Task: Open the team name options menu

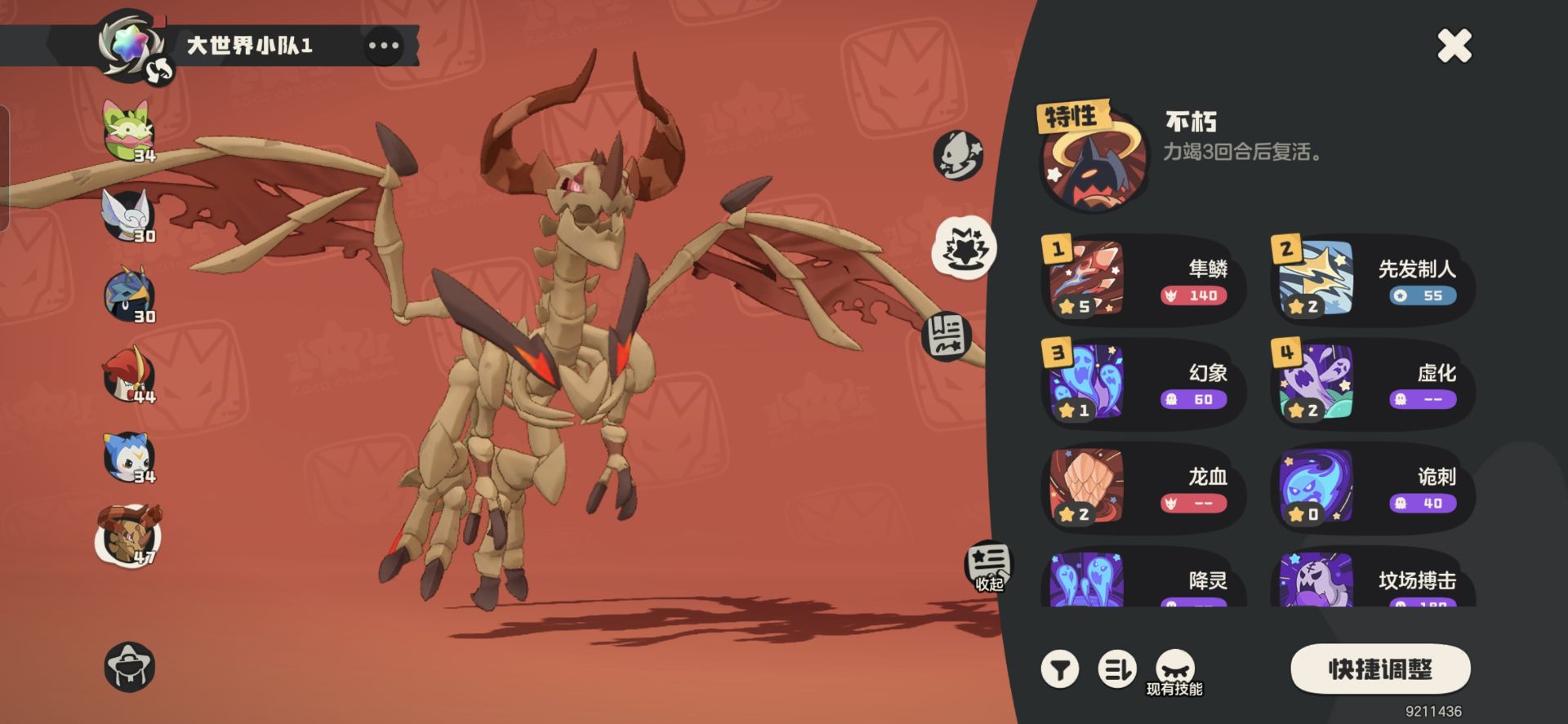Action: click(x=383, y=46)
